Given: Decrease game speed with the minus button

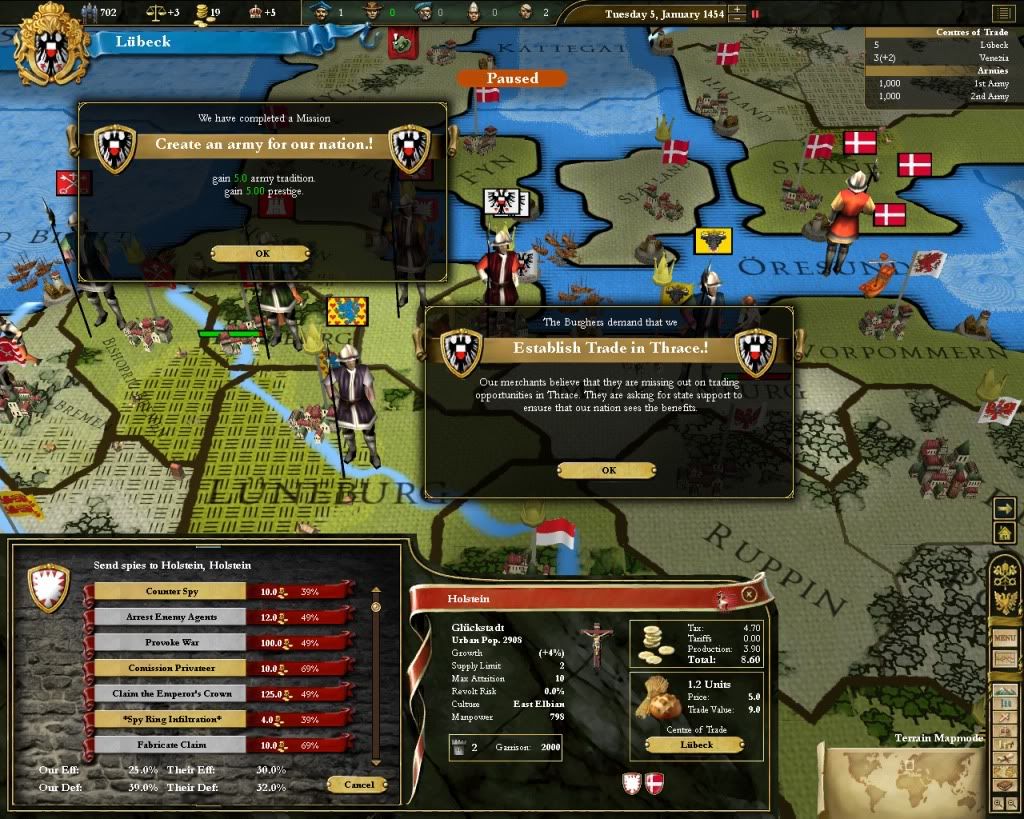Looking at the screenshot, I should [x=737, y=20].
